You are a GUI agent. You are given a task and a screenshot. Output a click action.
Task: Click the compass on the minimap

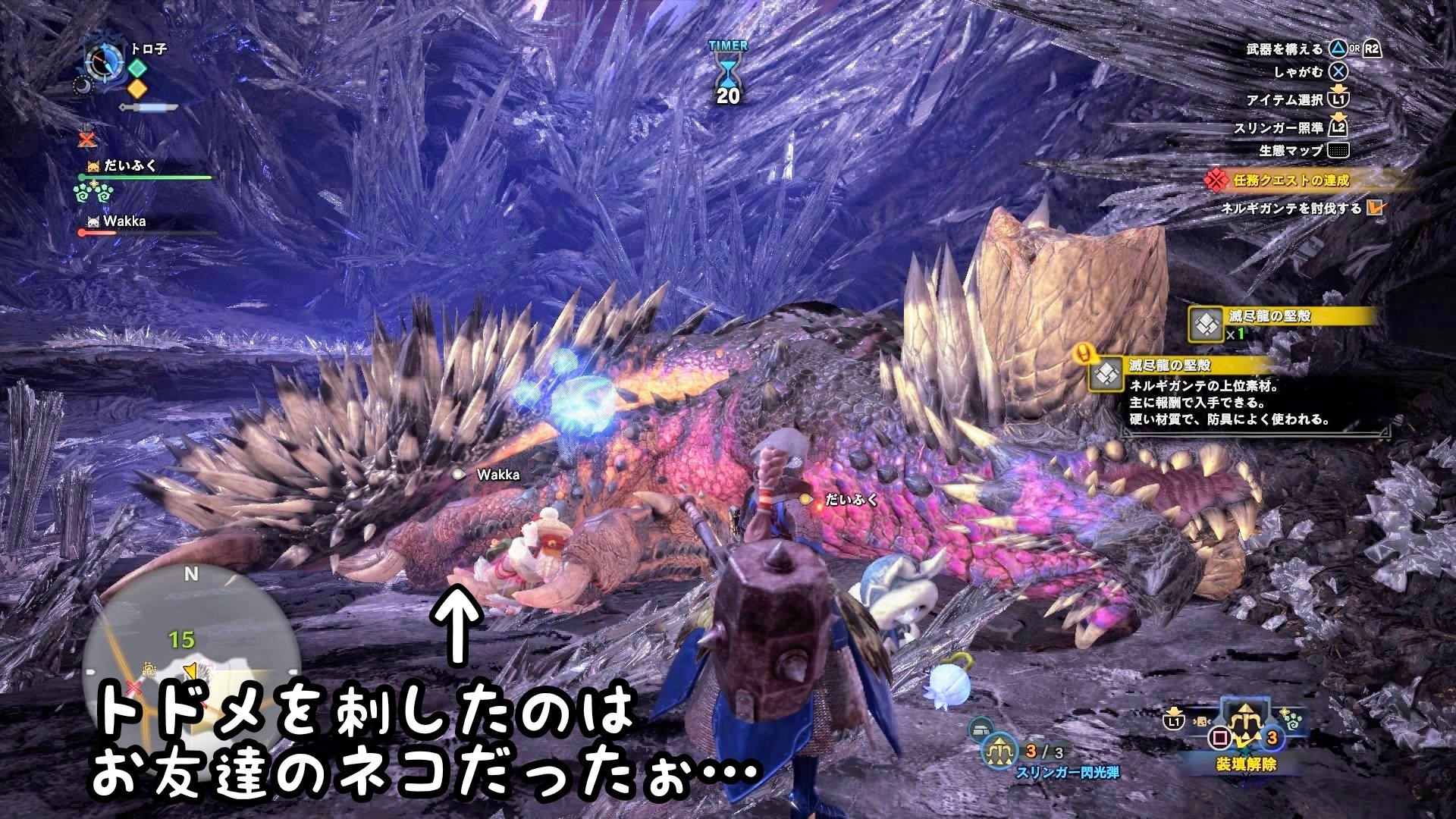point(103,61)
